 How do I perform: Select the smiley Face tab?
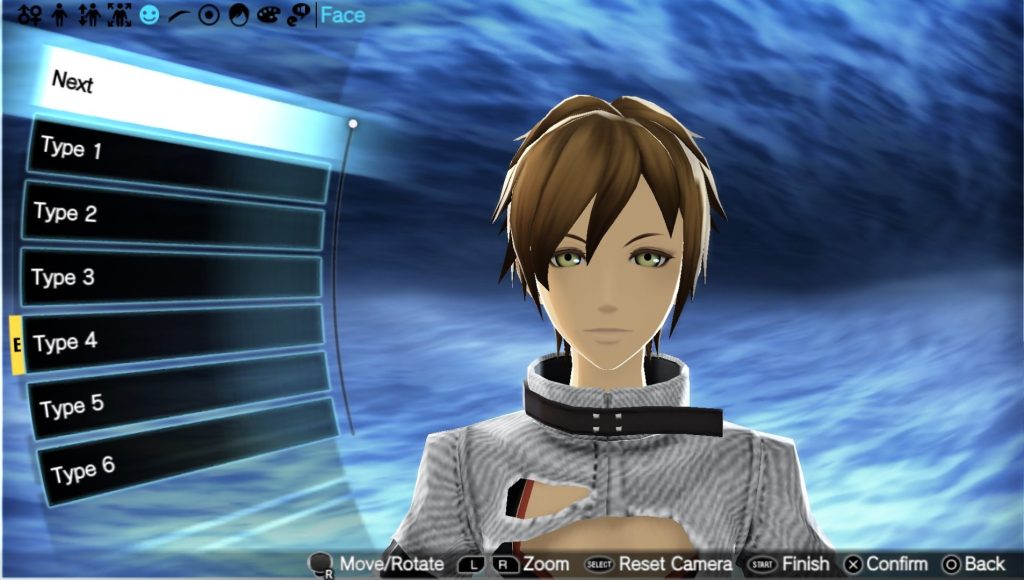149,15
